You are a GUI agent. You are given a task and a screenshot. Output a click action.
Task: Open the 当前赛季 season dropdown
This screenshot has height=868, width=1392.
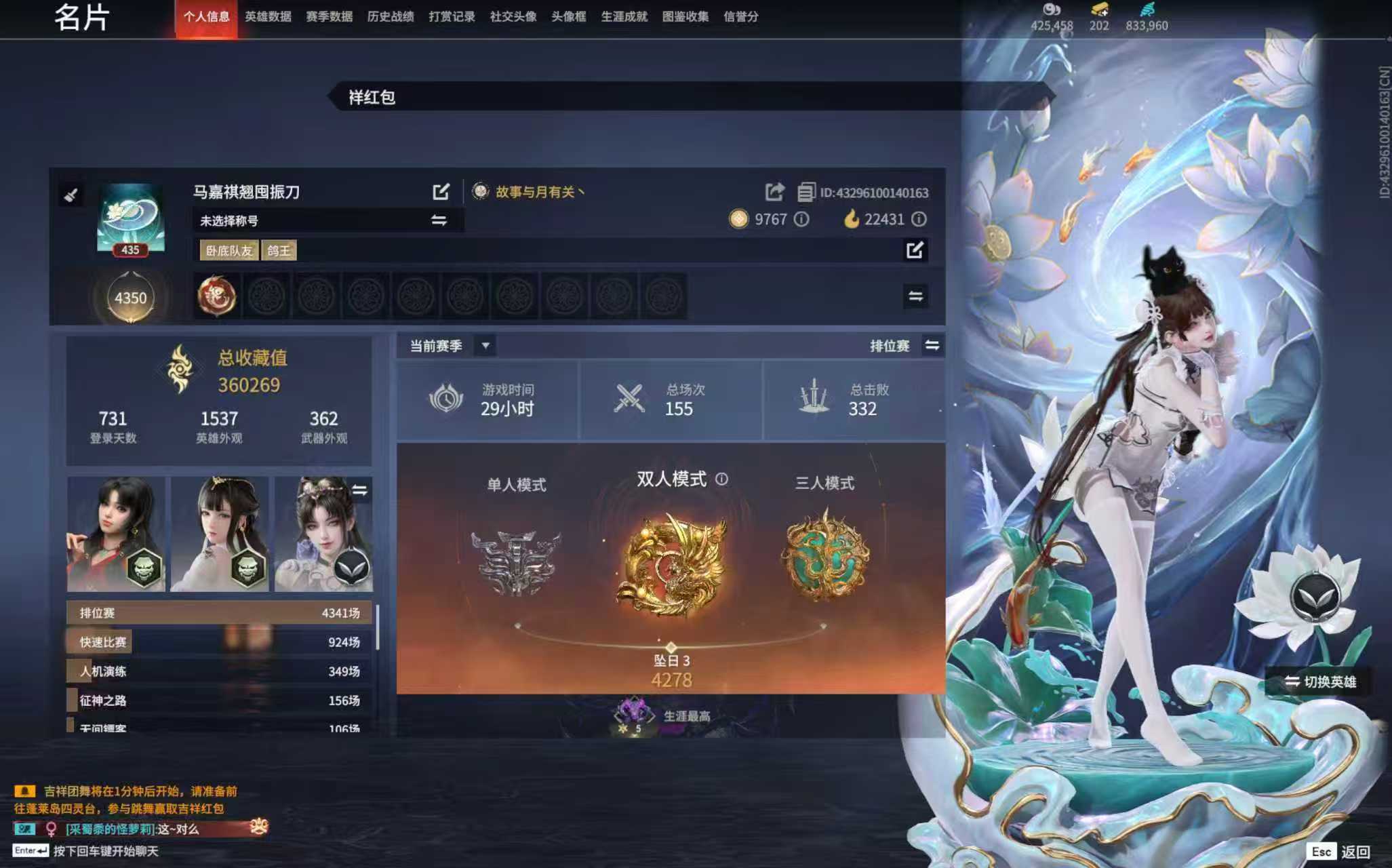tap(485, 345)
